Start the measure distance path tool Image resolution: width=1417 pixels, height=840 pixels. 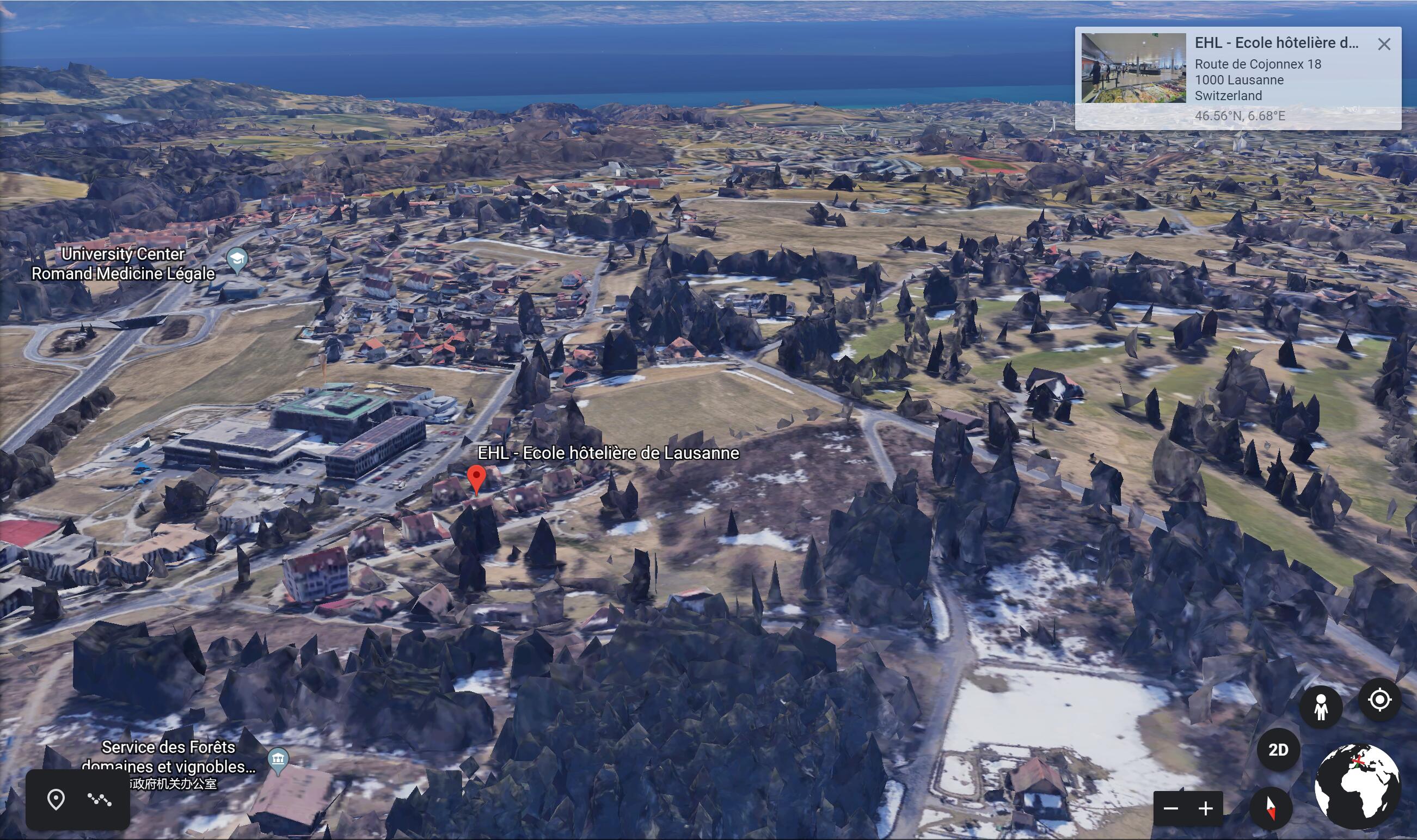tap(100, 799)
